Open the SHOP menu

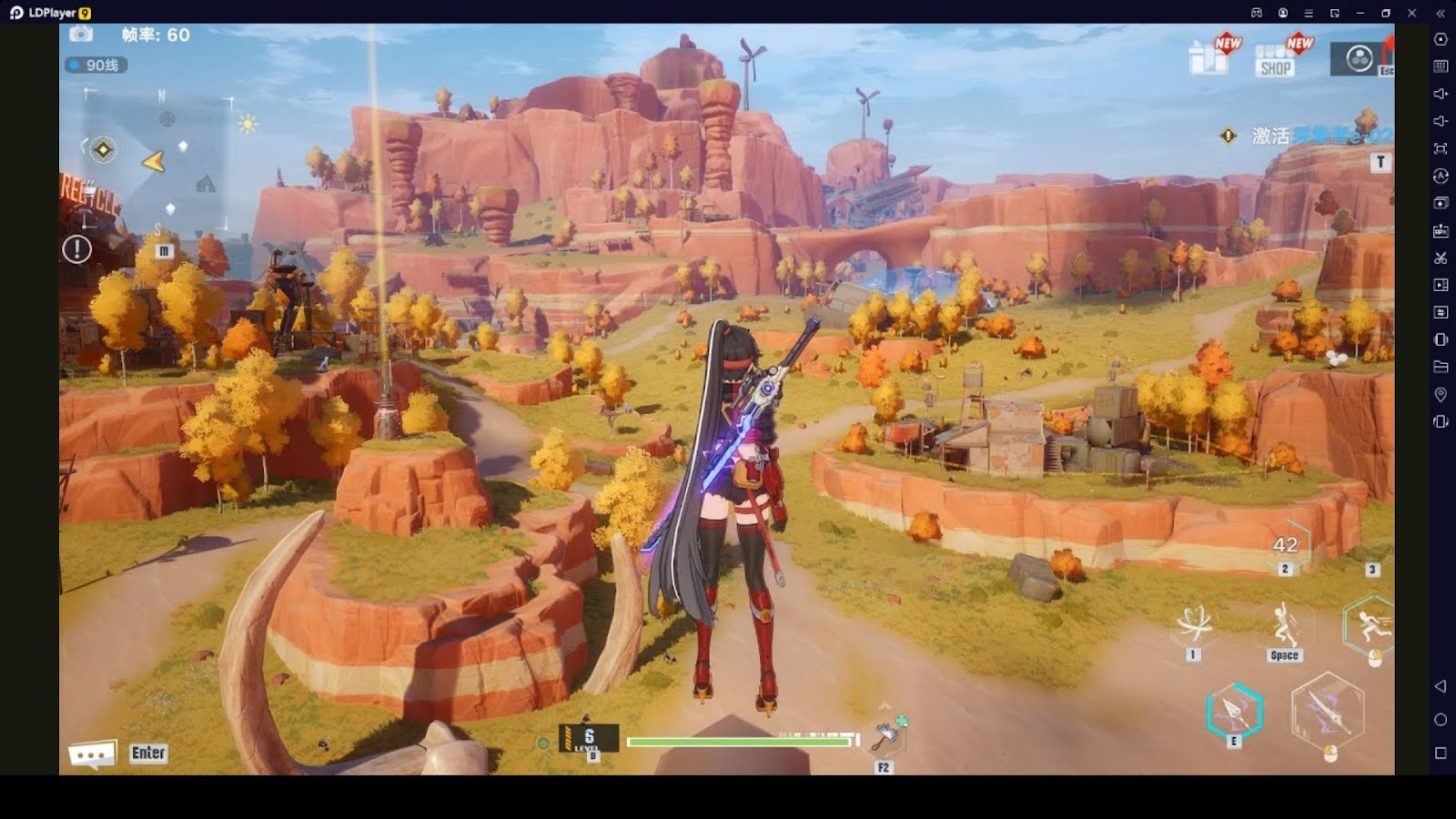(1275, 61)
